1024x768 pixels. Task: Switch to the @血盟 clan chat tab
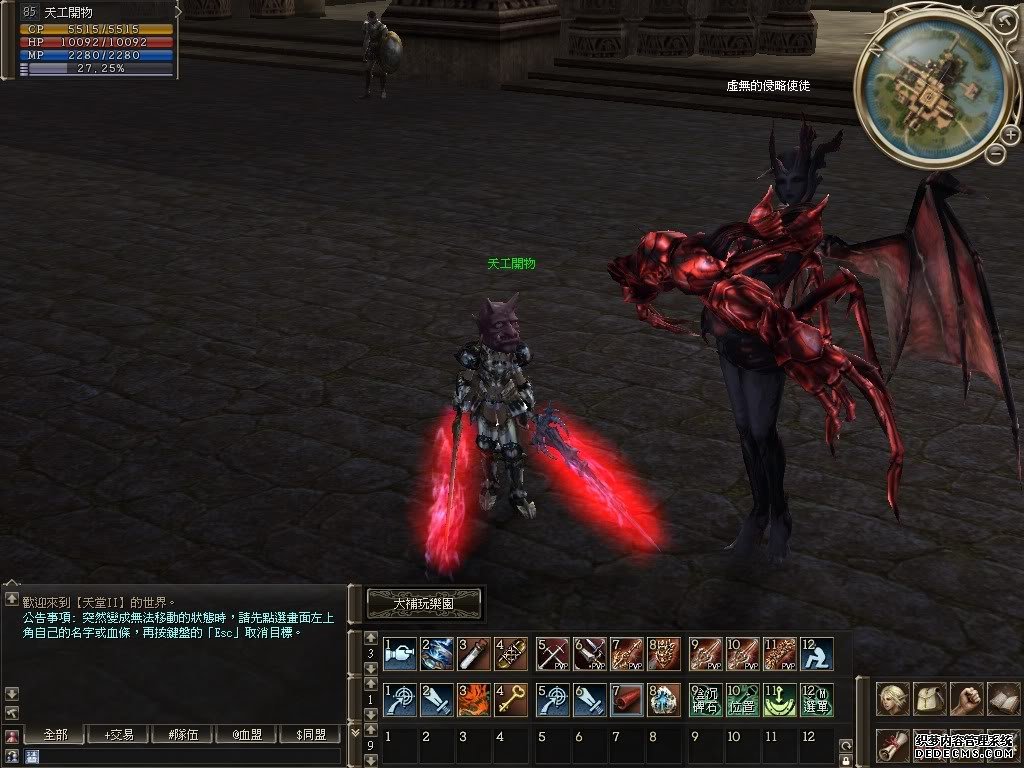247,735
